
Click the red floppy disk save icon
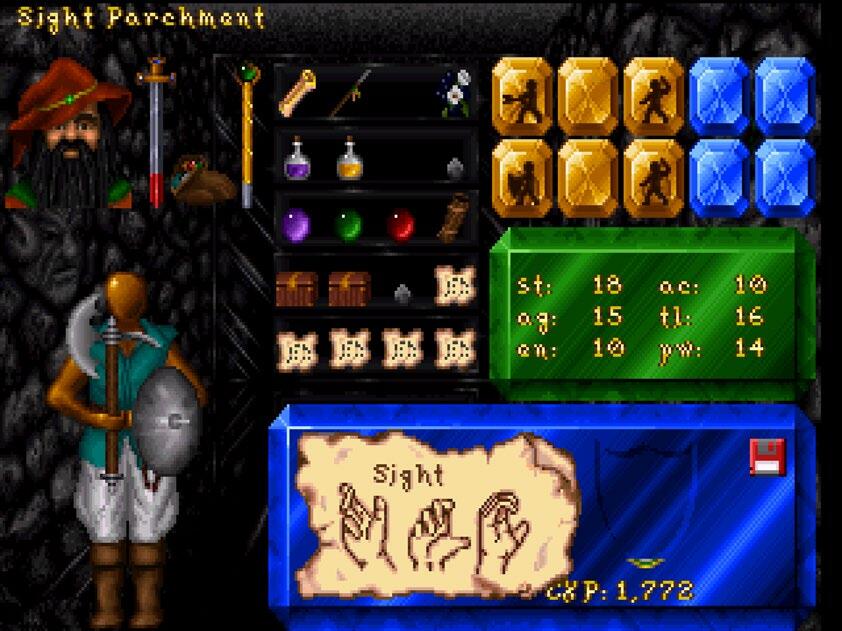767,457
